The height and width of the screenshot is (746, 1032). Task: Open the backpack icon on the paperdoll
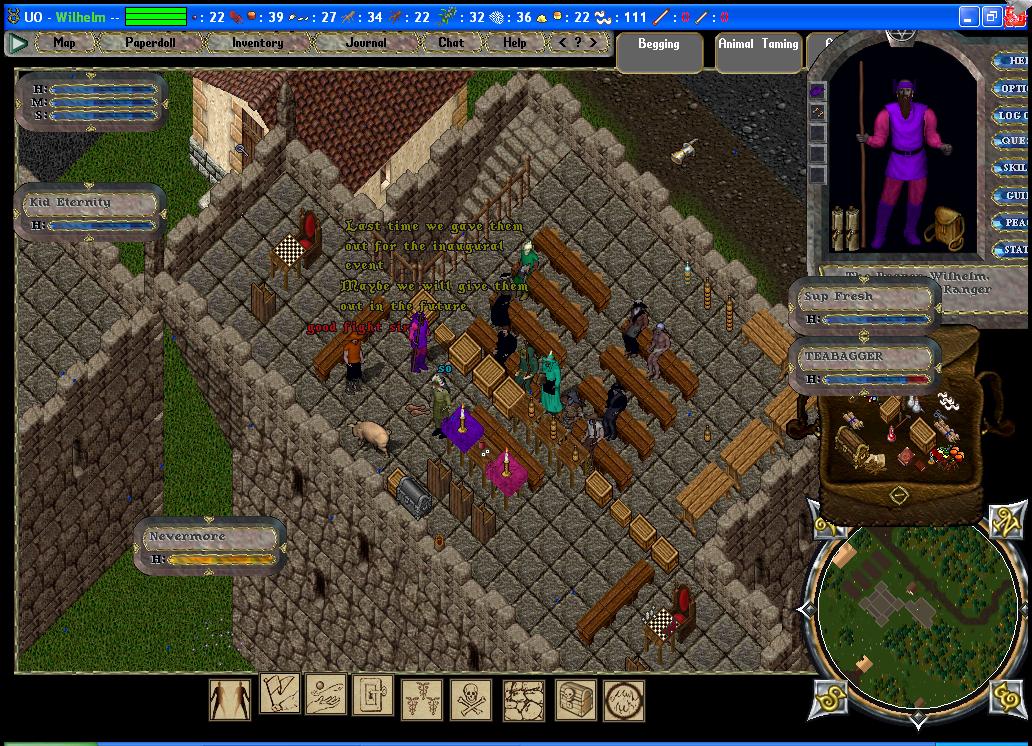[x=943, y=229]
